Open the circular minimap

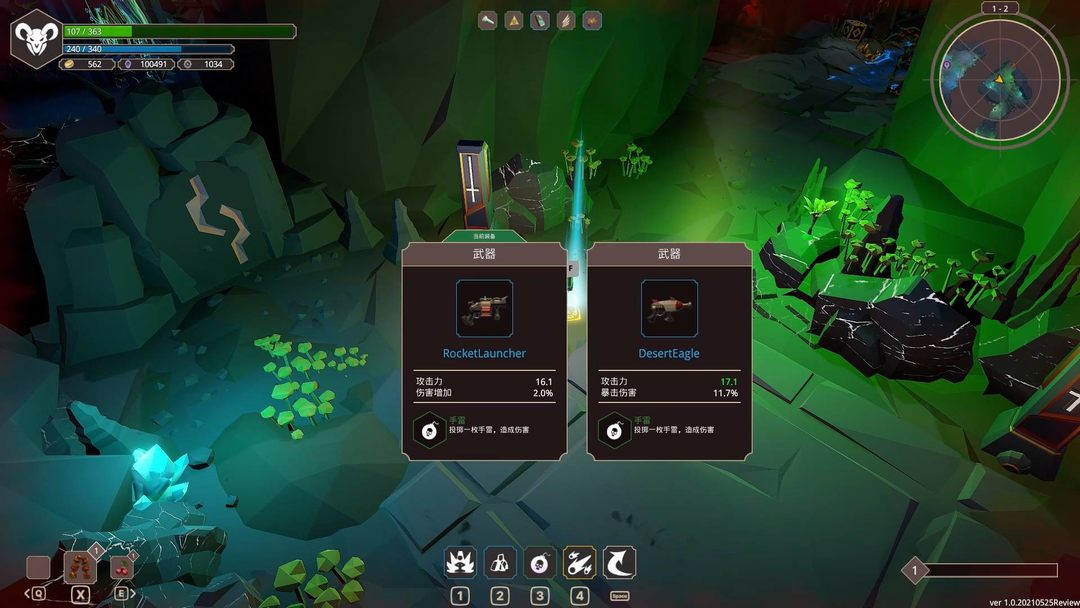tap(996, 84)
